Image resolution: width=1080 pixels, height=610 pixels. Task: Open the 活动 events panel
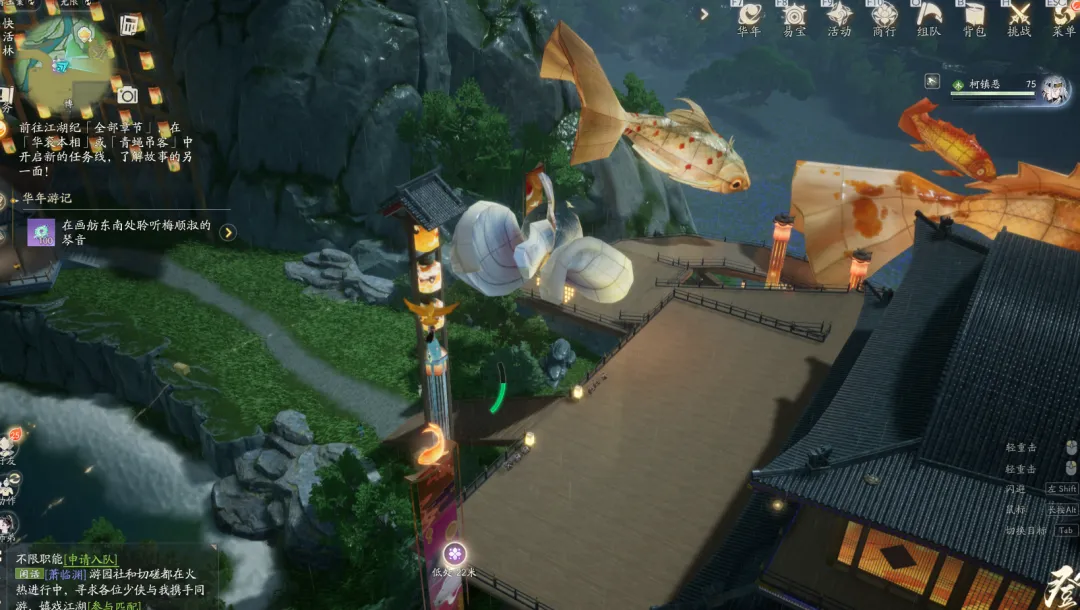click(839, 17)
